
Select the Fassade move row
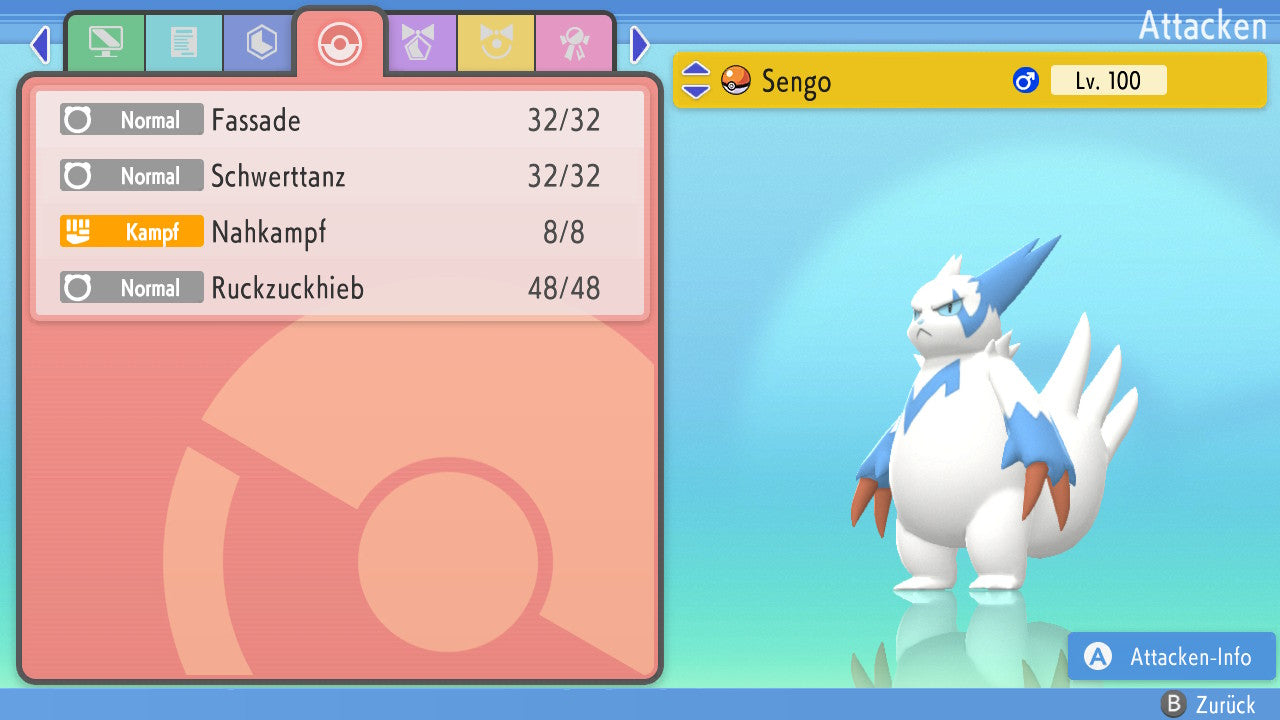pos(340,121)
